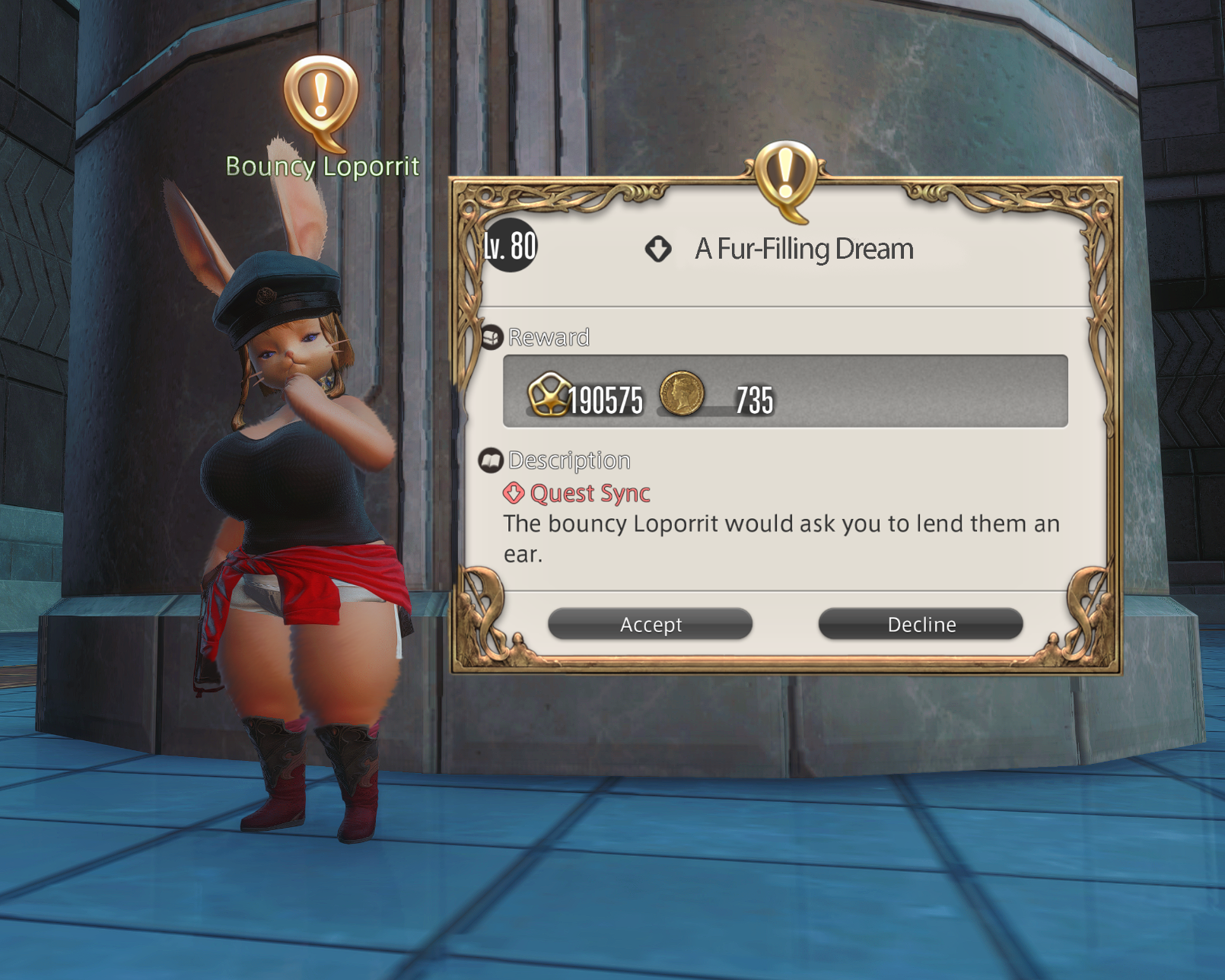Click the Bouncy Loporrit nameplate

pyautogui.click(x=323, y=166)
